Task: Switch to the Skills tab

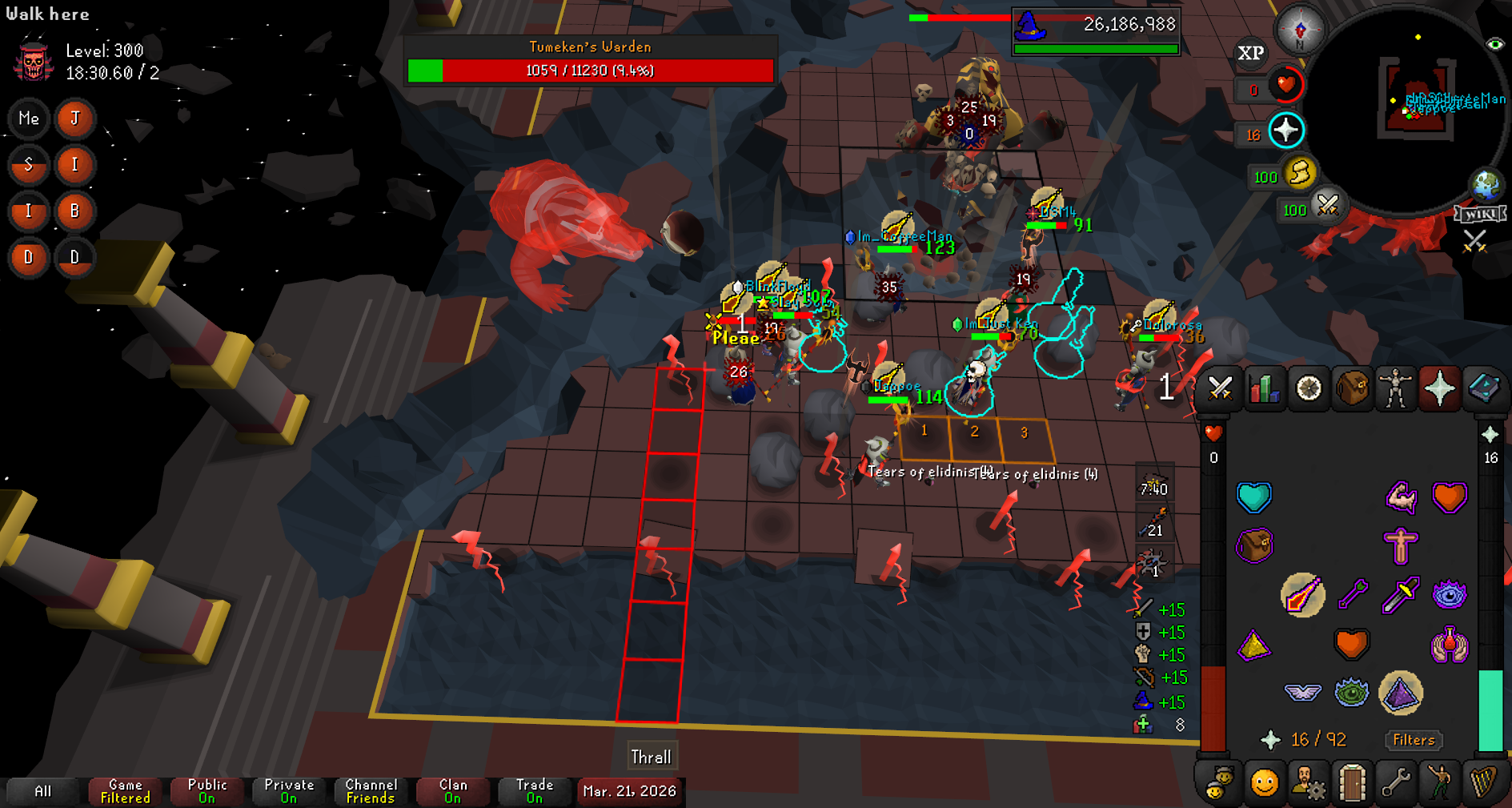Action: point(1264,389)
